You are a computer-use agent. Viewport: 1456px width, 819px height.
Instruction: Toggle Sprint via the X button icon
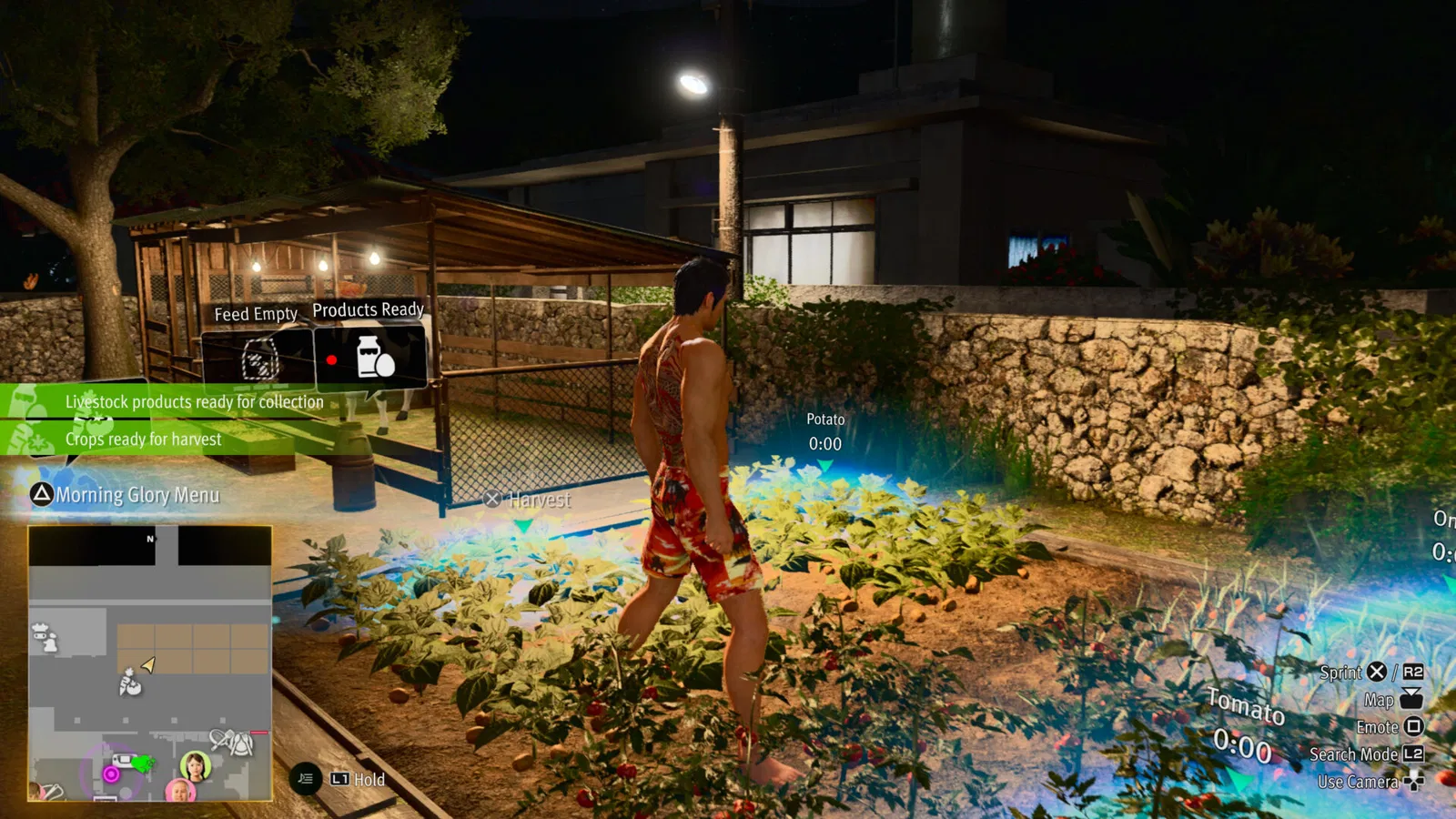pyautogui.click(x=1376, y=672)
